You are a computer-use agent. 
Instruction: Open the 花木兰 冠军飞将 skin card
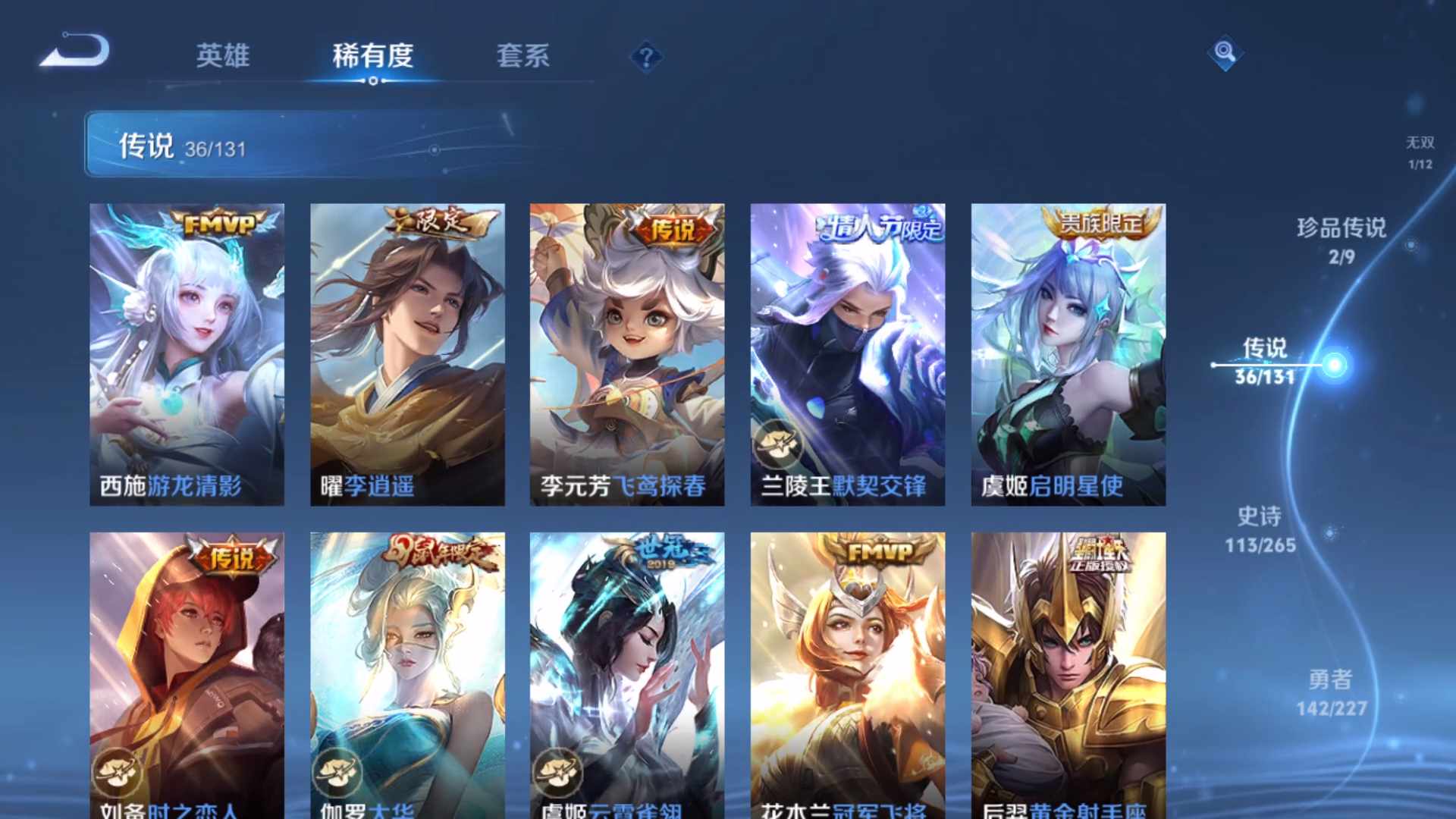click(848, 675)
